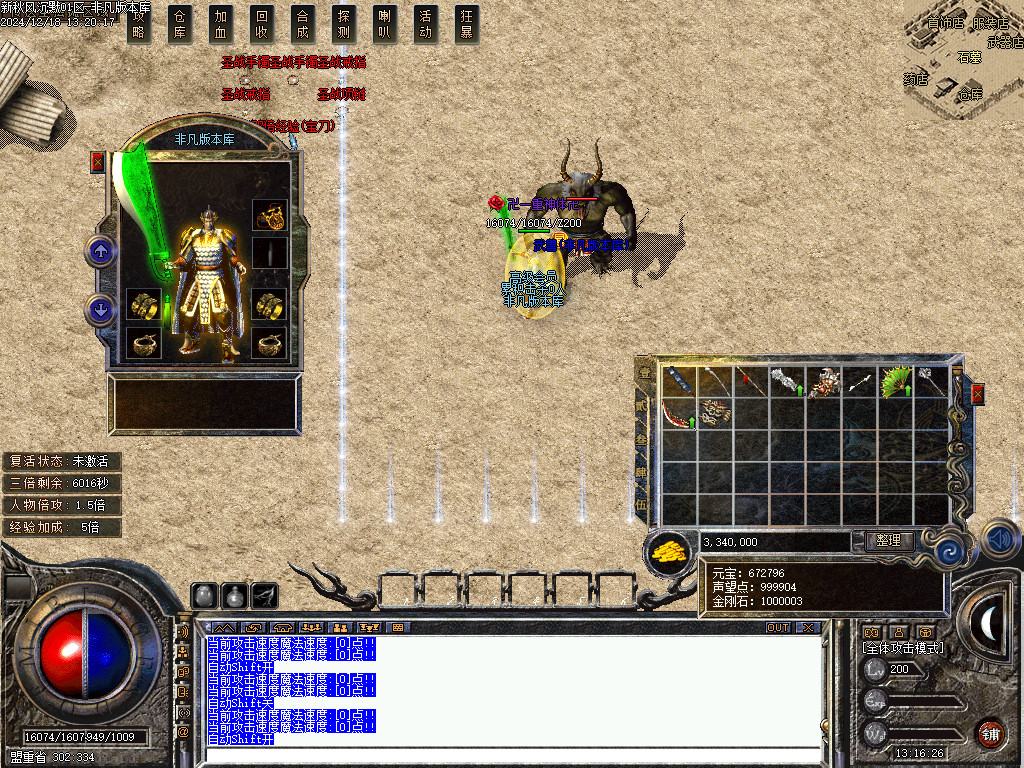Open the red 铺 shop button
1024x768 pixels.
[990, 732]
